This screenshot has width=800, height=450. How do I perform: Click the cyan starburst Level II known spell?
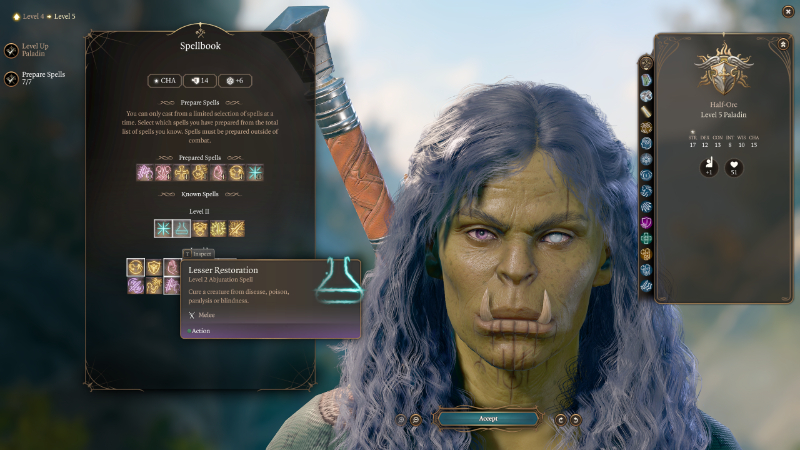pos(164,228)
